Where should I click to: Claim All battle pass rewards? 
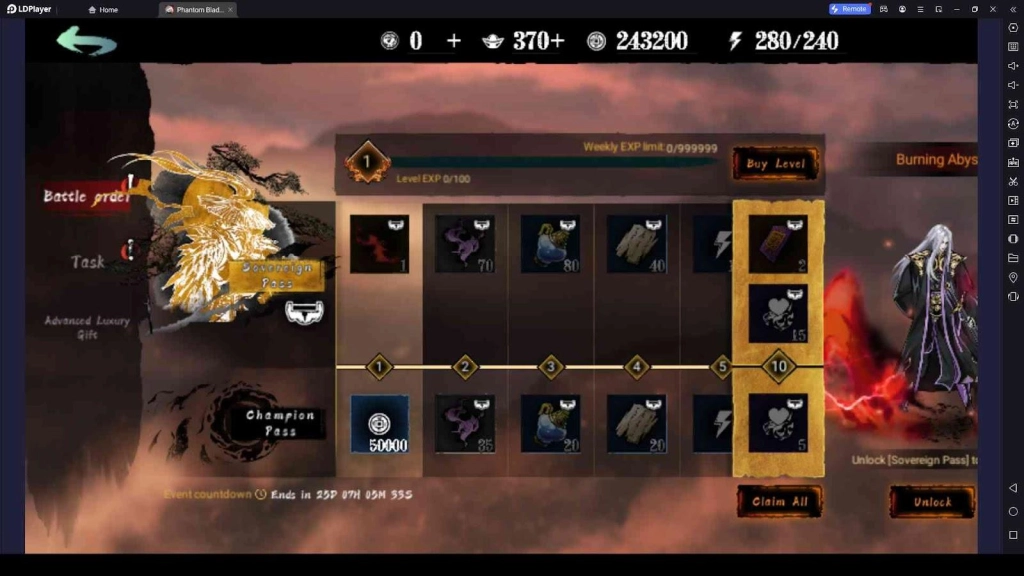tap(779, 501)
